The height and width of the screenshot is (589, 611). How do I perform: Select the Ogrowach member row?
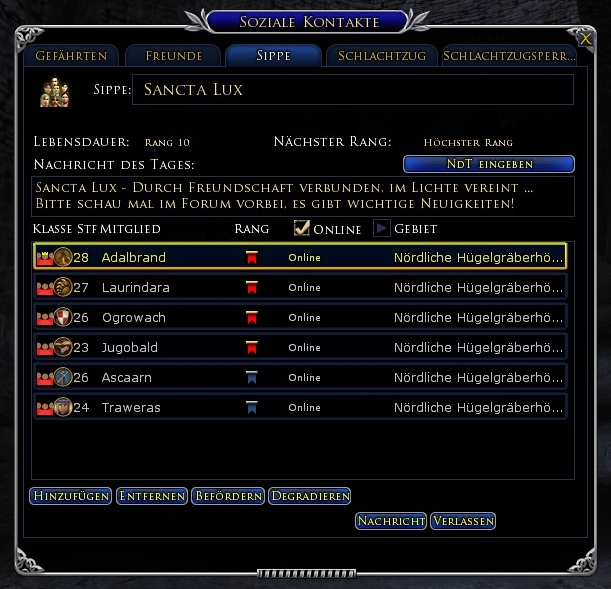click(x=134, y=318)
